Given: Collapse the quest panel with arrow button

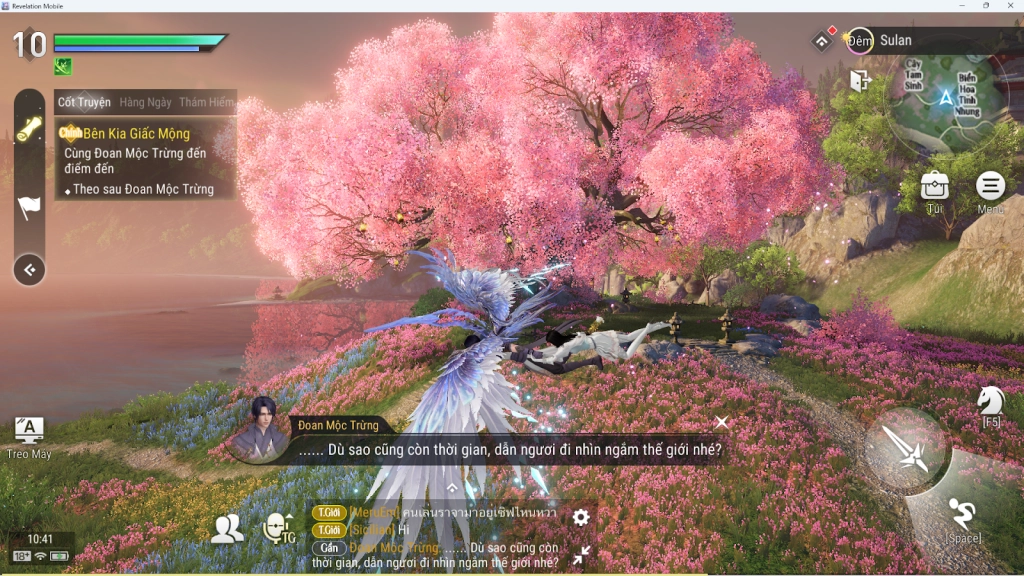Looking at the screenshot, I should (x=29, y=269).
